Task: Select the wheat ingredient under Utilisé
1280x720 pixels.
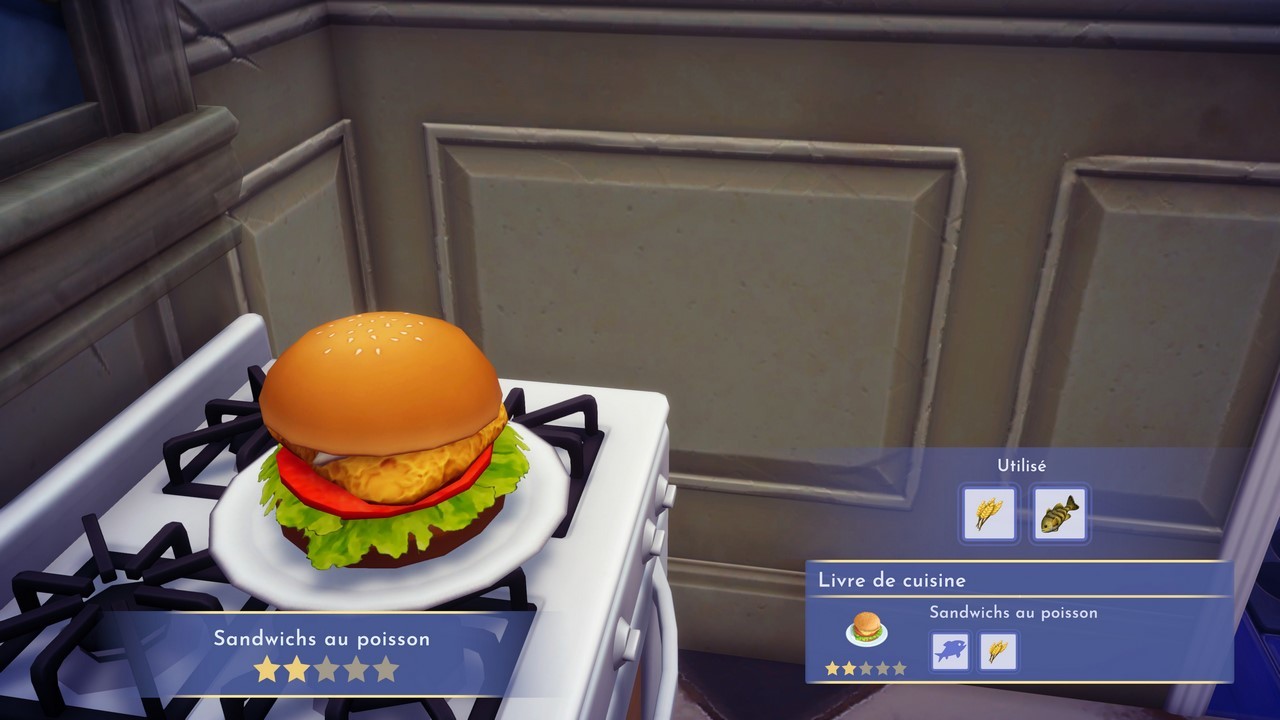Action: 989,514
